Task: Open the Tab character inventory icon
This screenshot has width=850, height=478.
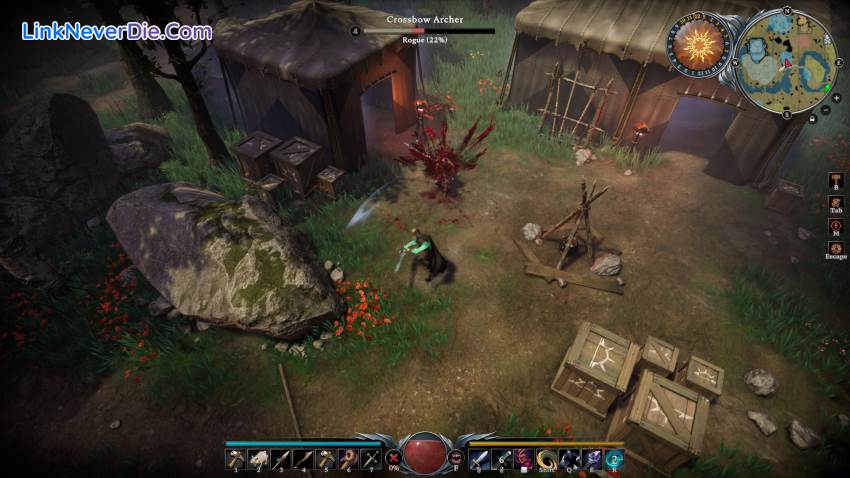Action: pyautogui.click(x=835, y=203)
